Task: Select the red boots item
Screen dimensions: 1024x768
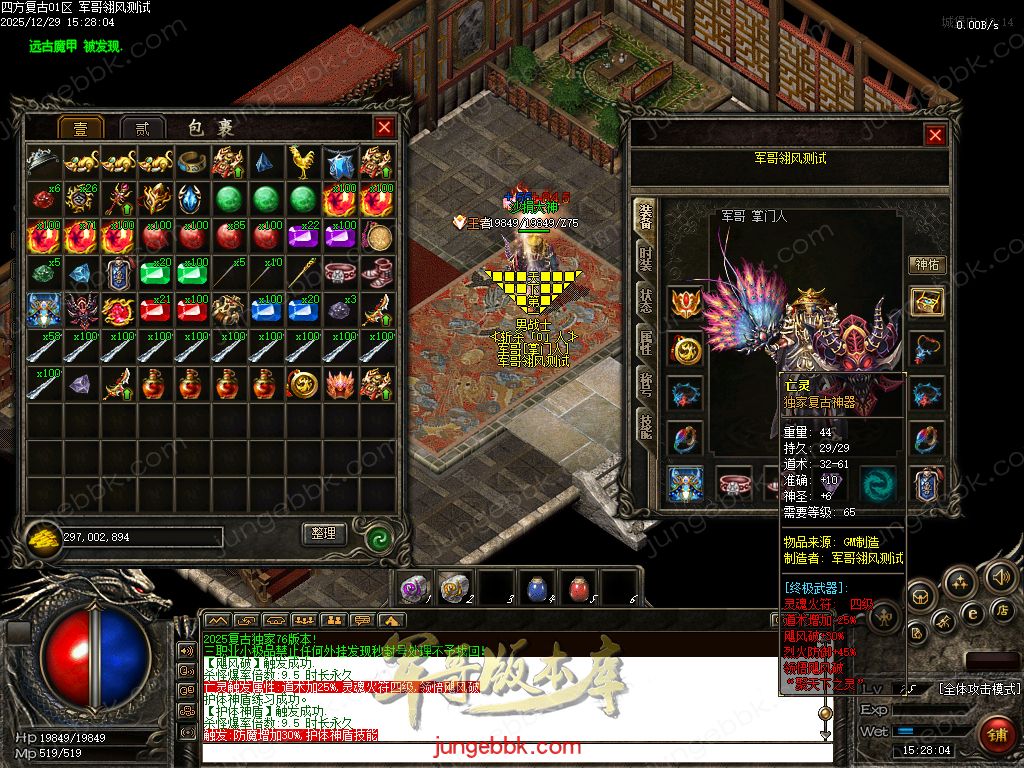Action: point(377,272)
